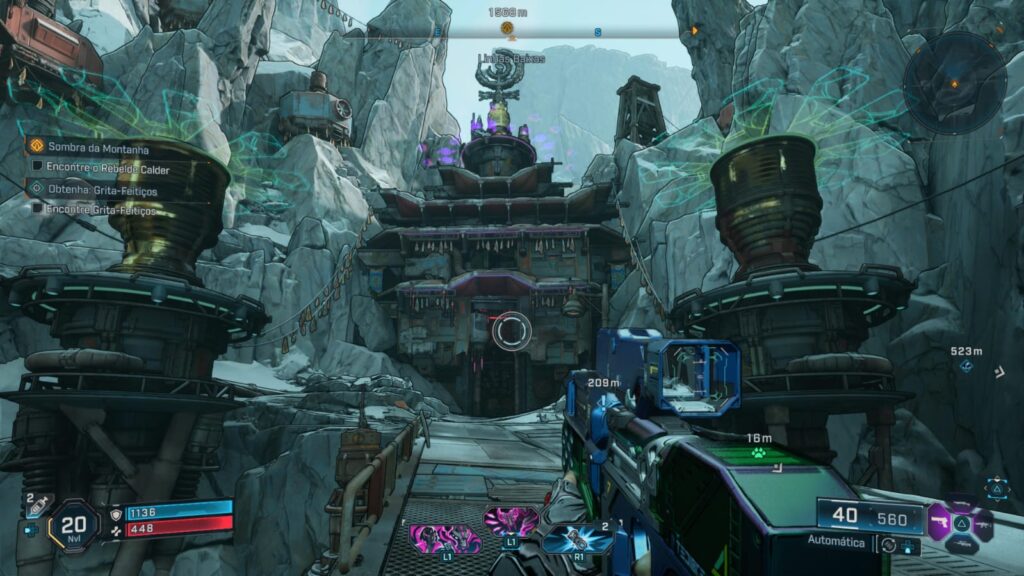Click the orange quest marker on compass
Screen dimensions: 1024x576
click(506, 28)
